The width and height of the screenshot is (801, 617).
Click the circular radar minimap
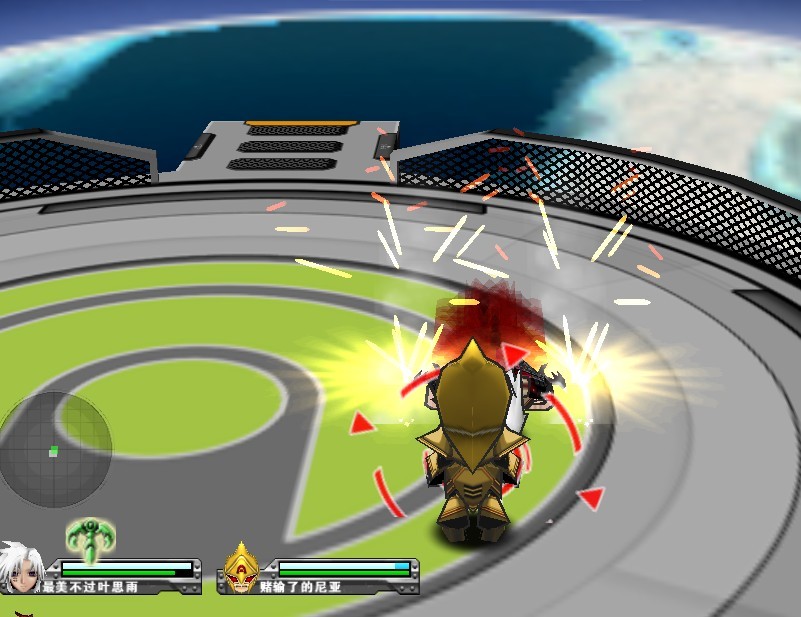(54, 449)
